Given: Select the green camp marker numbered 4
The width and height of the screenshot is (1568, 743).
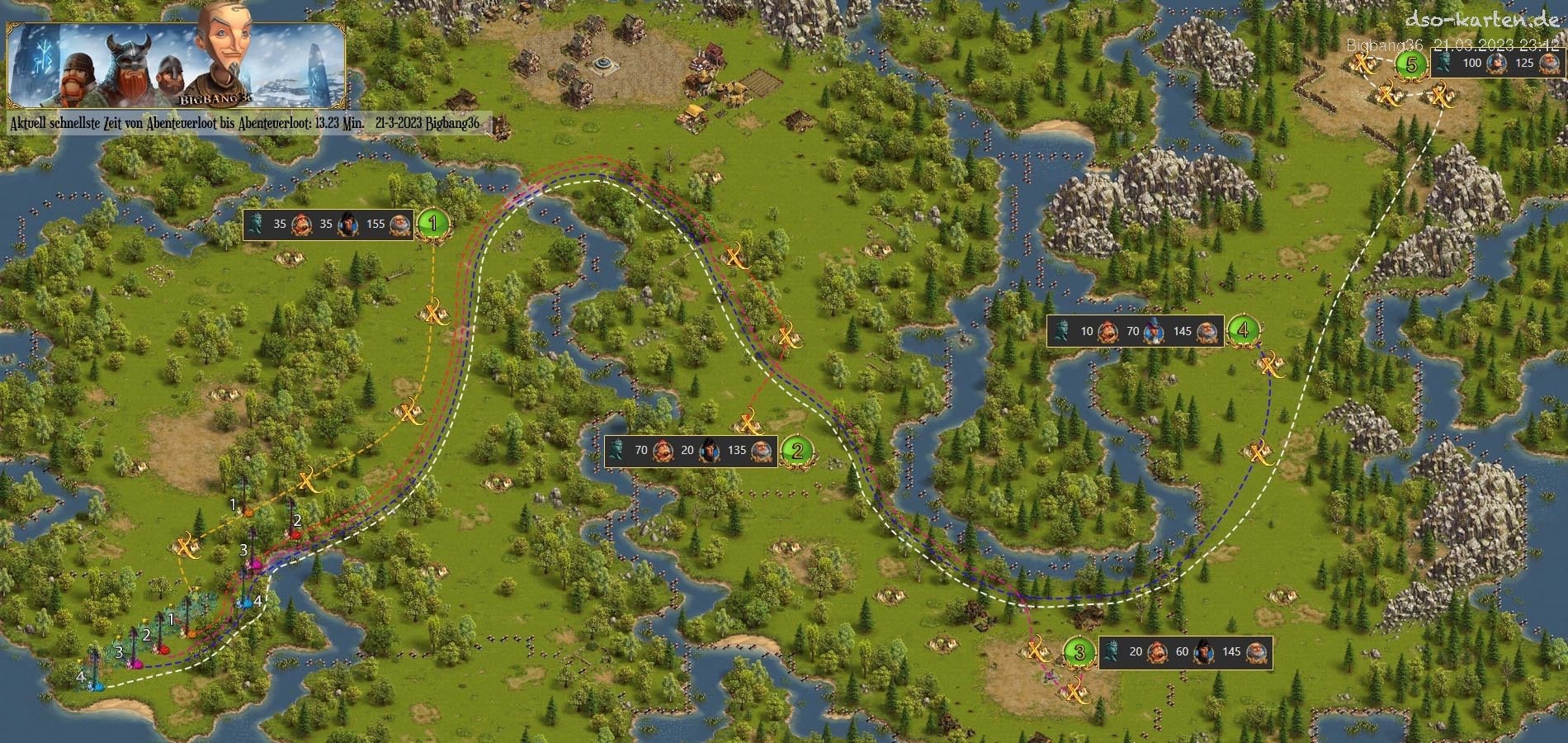Looking at the screenshot, I should (x=1243, y=330).
